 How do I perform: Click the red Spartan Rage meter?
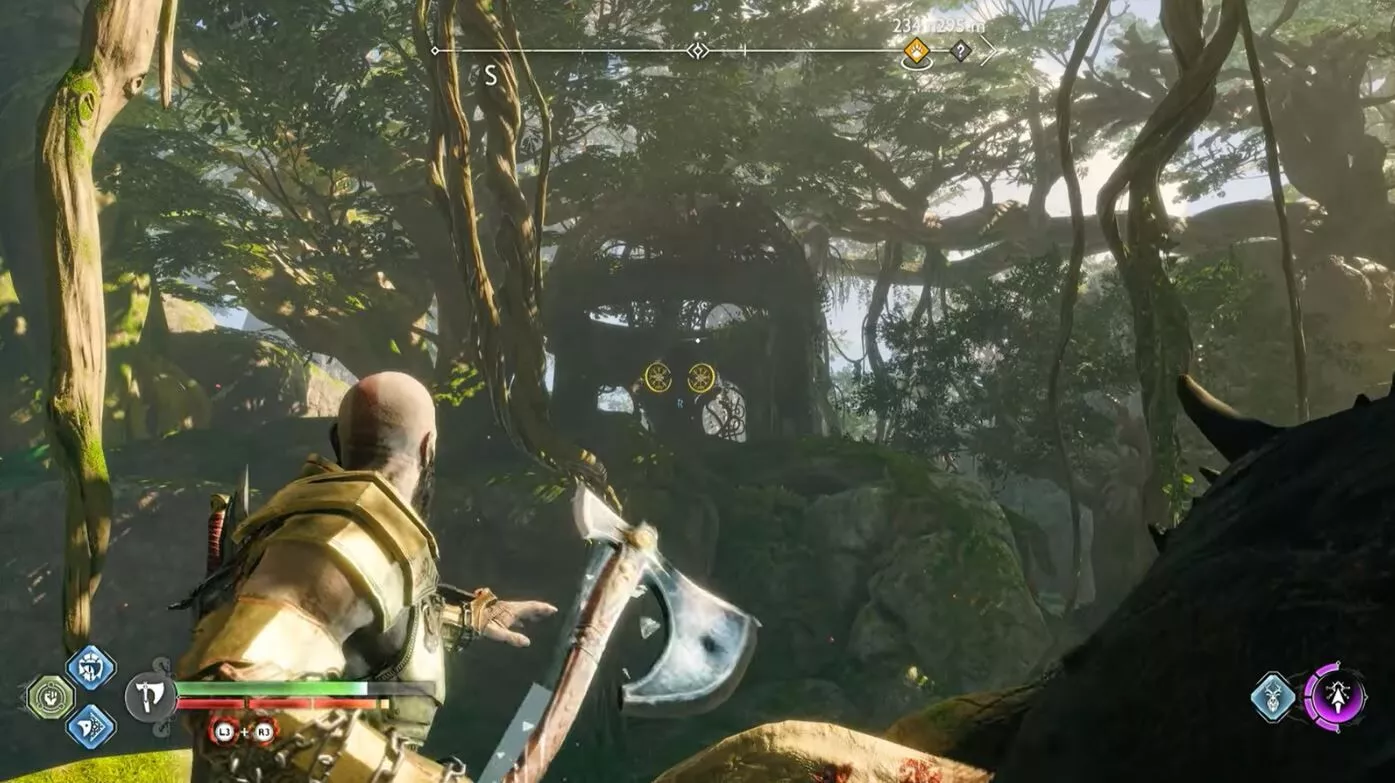click(275, 703)
